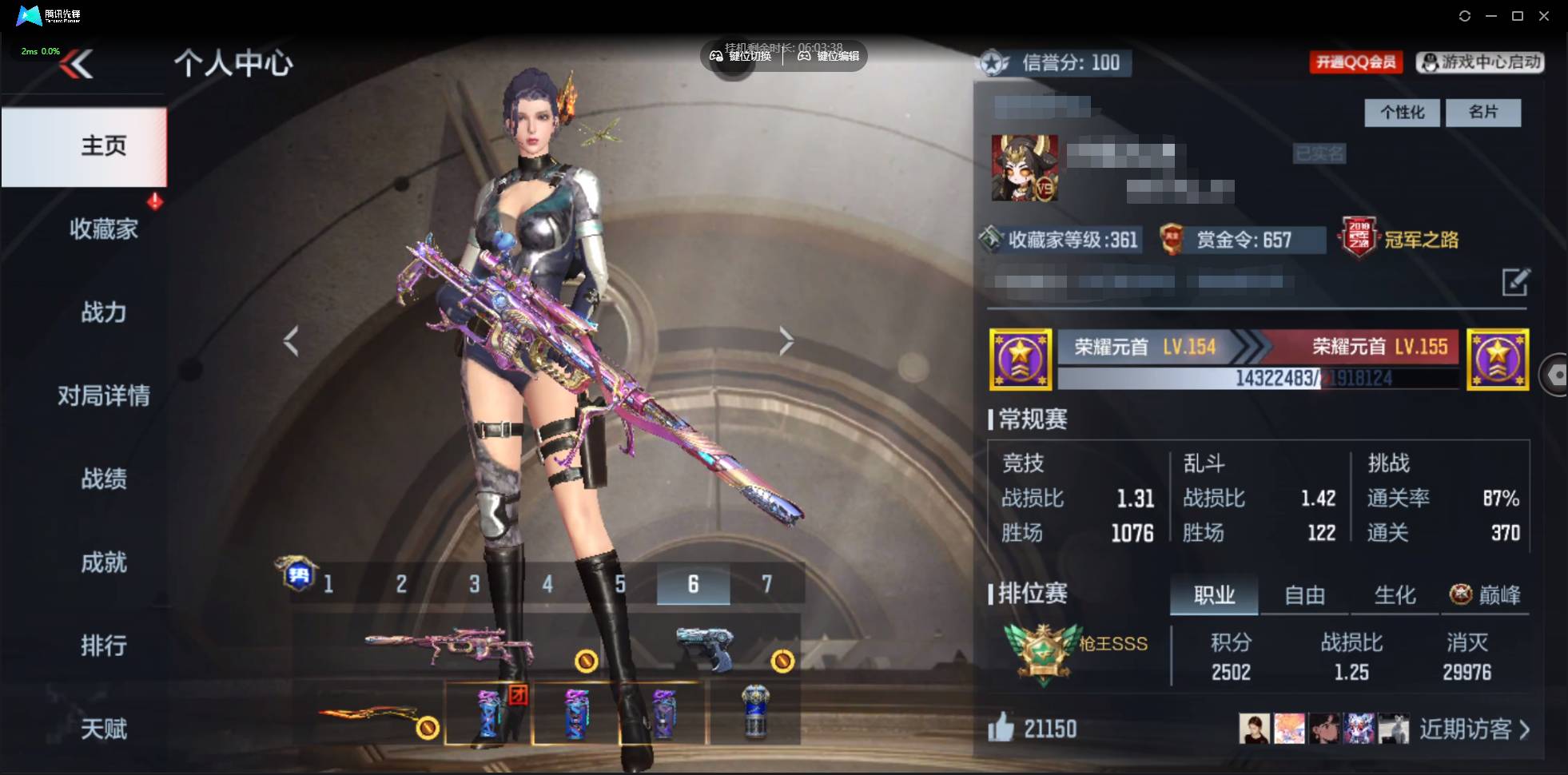The image size is (1568, 775).
Task: Edit the profile signature with pencil icon
Action: (x=1515, y=282)
